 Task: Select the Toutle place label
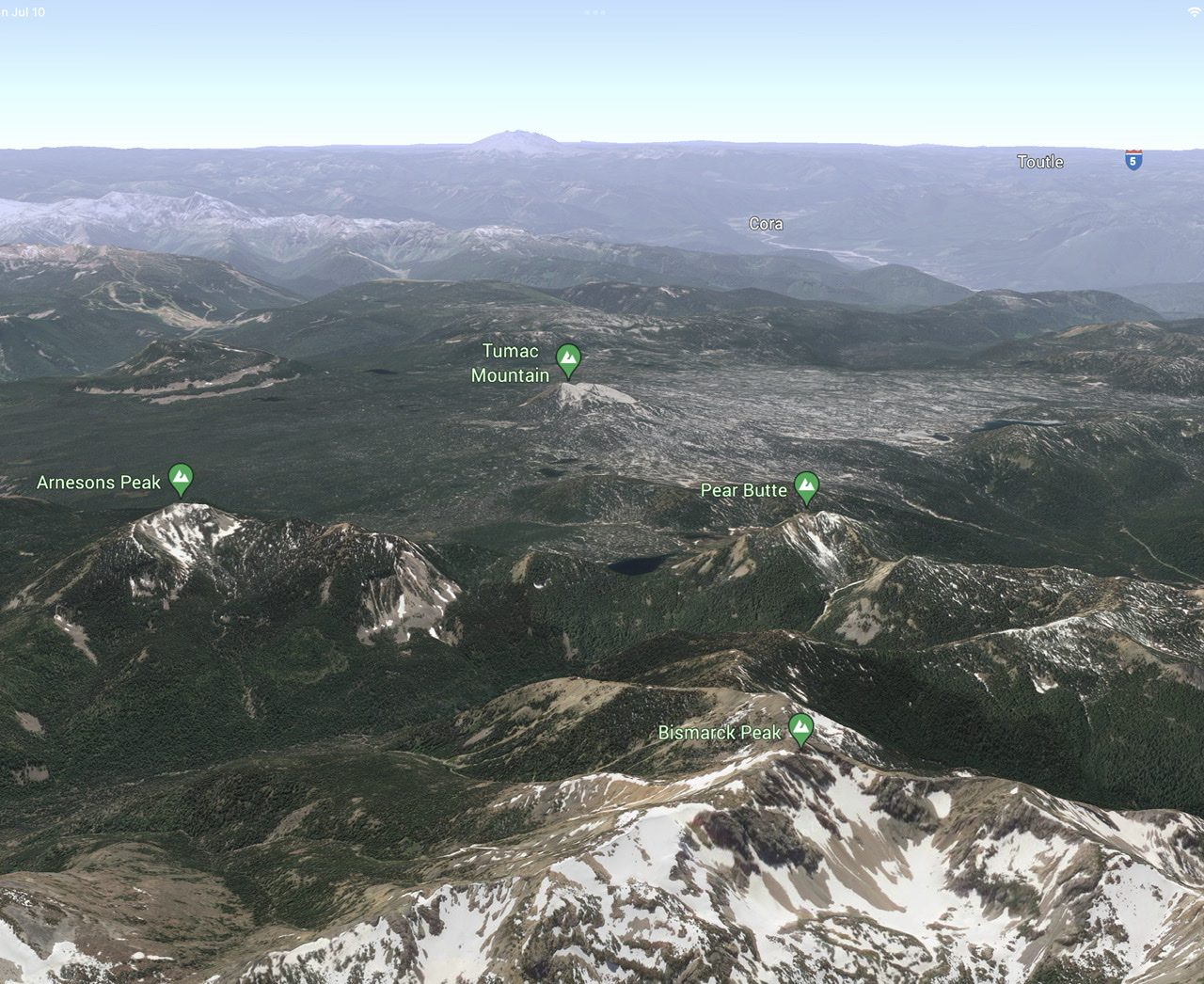pyautogui.click(x=1040, y=162)
